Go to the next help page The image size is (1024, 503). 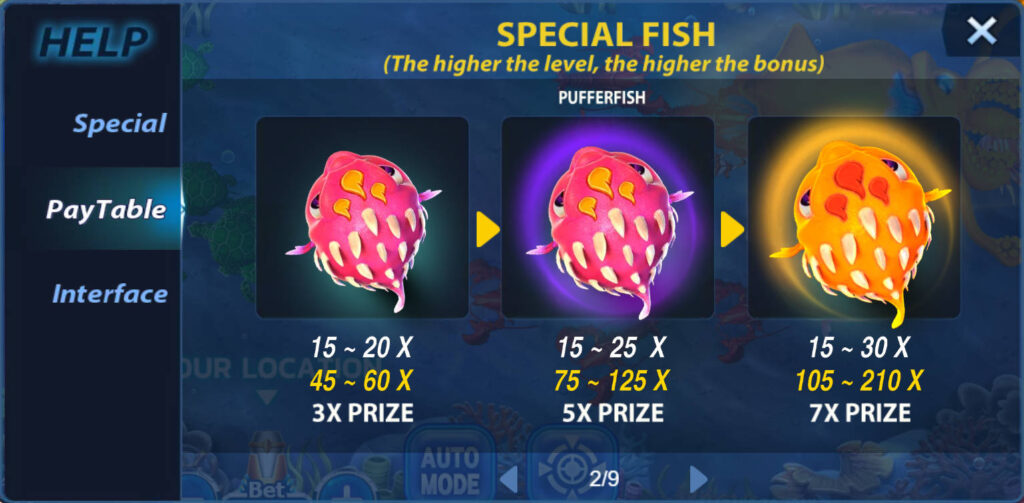(x=698, y=478)
